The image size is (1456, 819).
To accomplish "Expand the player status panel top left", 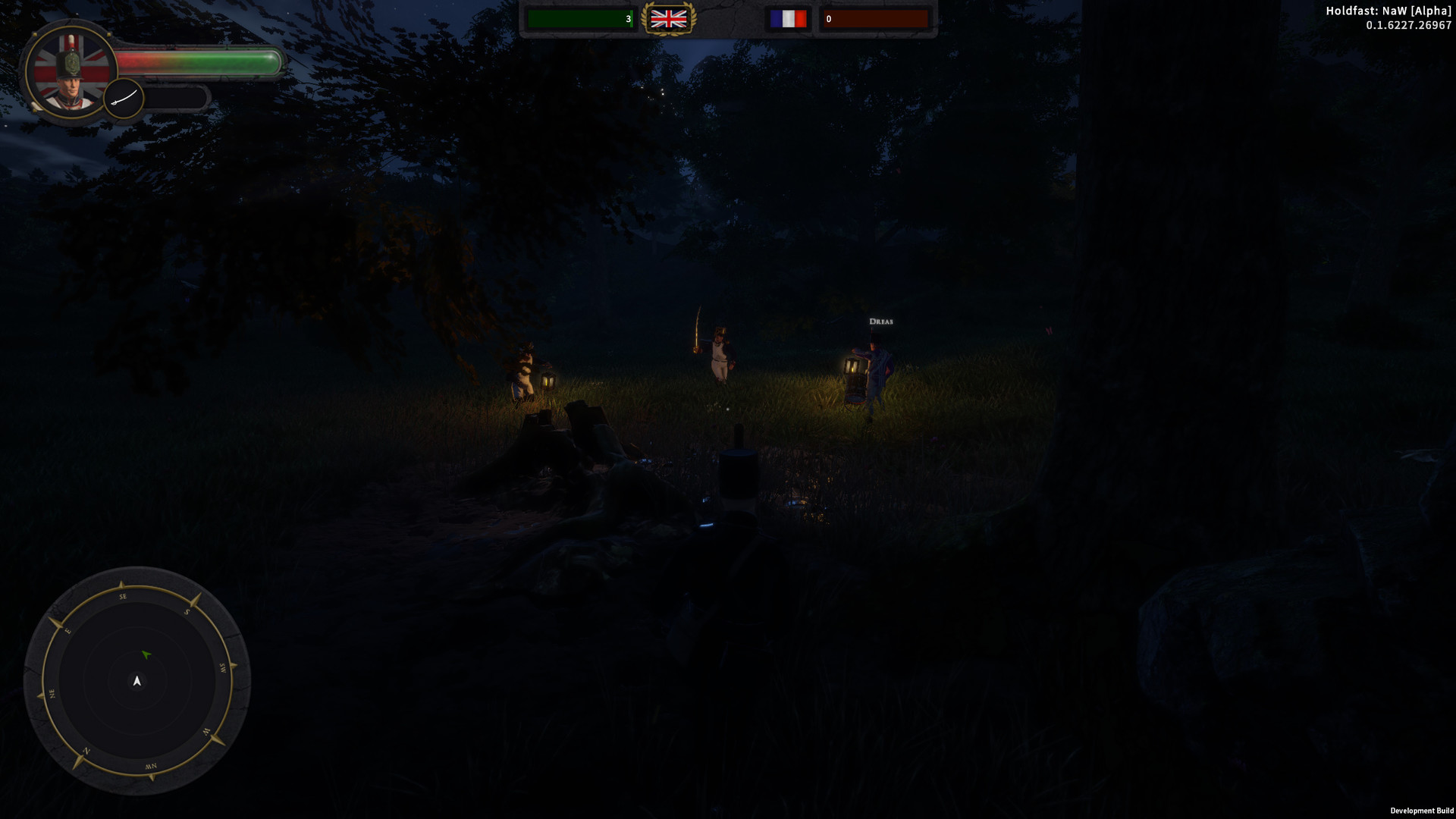I will pos(152,72).
